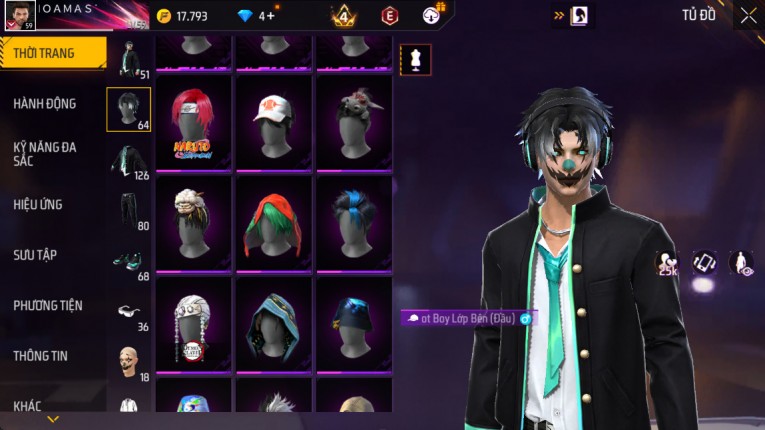Viewport: 765px width, 430px height.
Task: Open the head category with 64 items
Action: (x=129, y=109)
